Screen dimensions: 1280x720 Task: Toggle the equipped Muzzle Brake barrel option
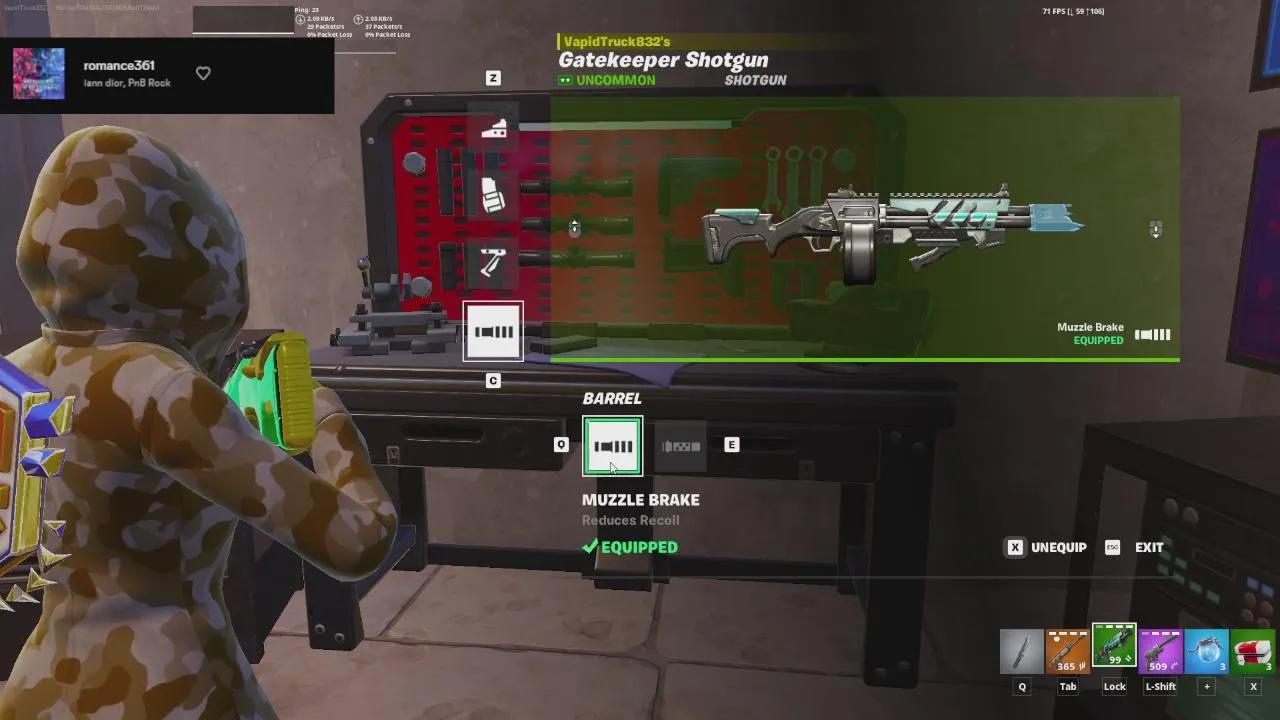[612, 446]
